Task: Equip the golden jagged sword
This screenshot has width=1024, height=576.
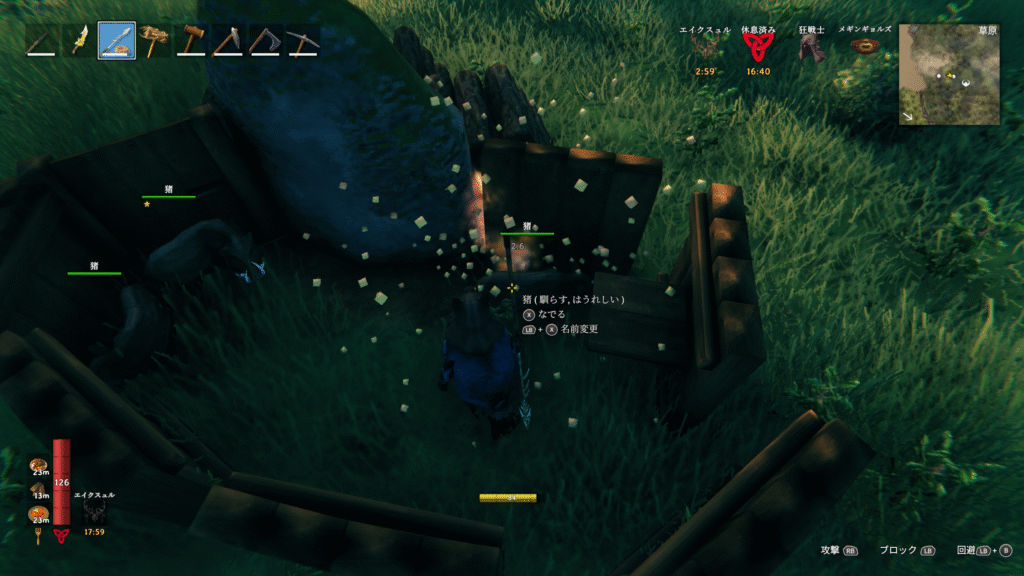Action: 79,40
